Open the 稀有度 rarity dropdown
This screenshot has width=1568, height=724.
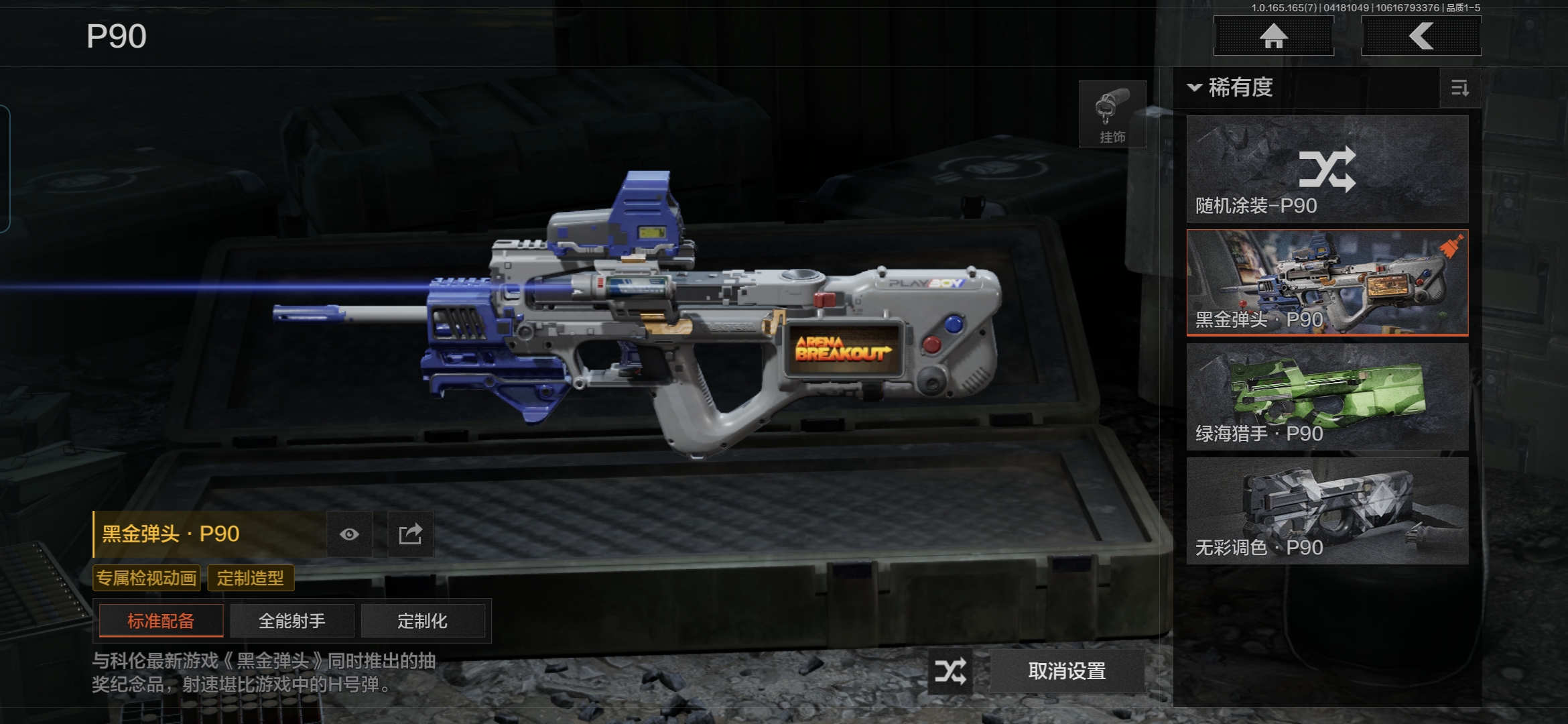pos(1232,88)
